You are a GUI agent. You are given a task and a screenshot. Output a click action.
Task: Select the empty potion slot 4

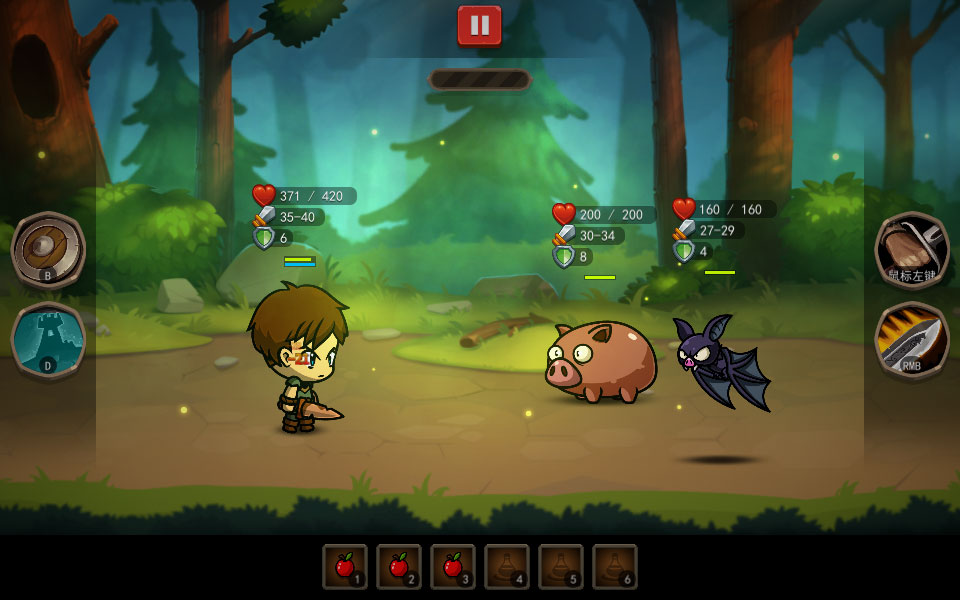click(507, 567)
